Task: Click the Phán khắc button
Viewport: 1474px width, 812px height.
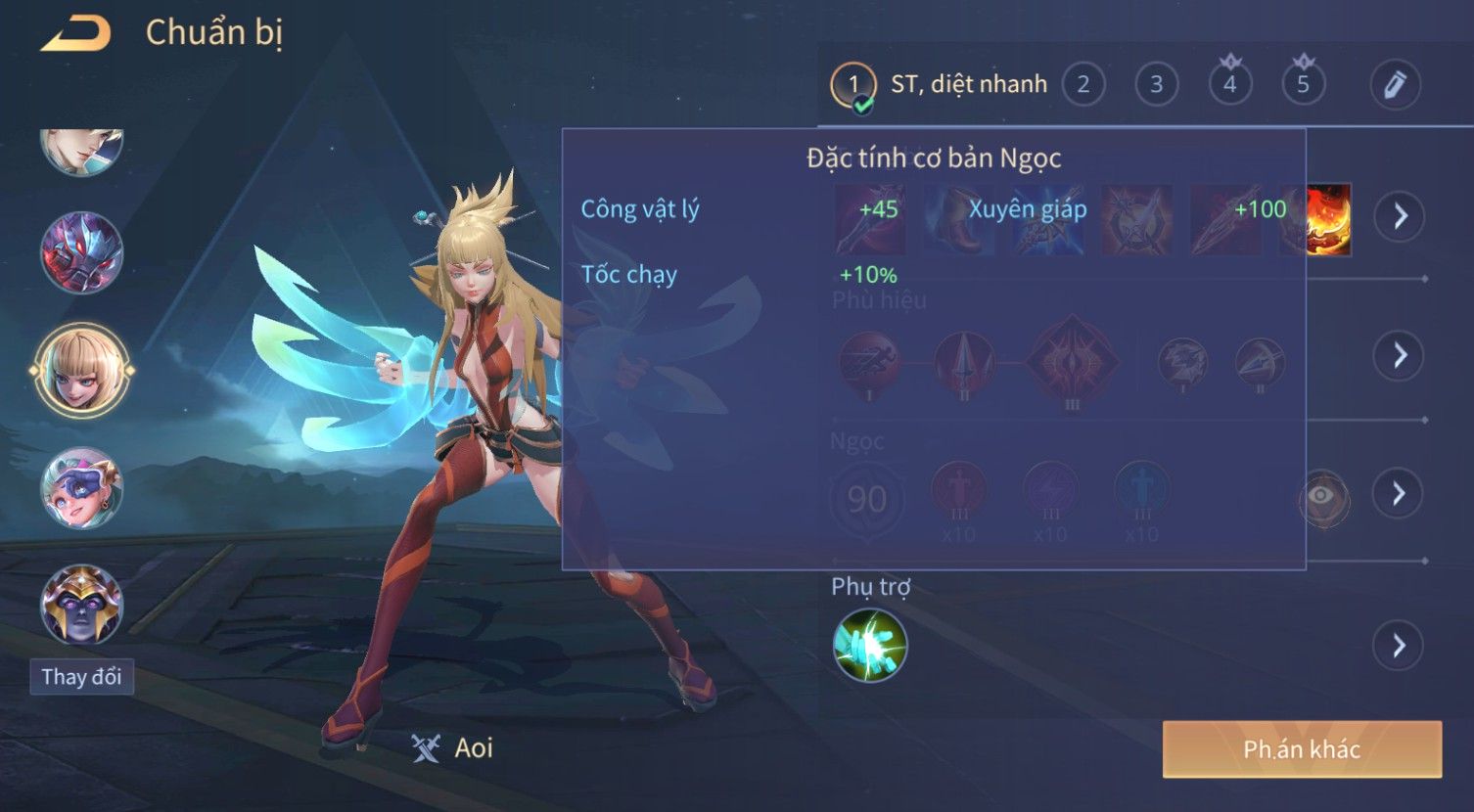Action: (1302, 750)
